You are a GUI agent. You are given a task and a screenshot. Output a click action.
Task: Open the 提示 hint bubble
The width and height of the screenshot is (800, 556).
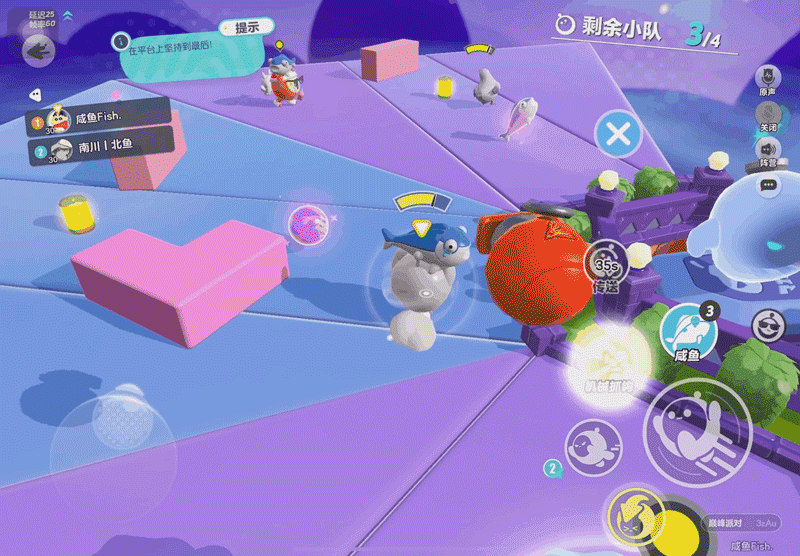point(246,28)
